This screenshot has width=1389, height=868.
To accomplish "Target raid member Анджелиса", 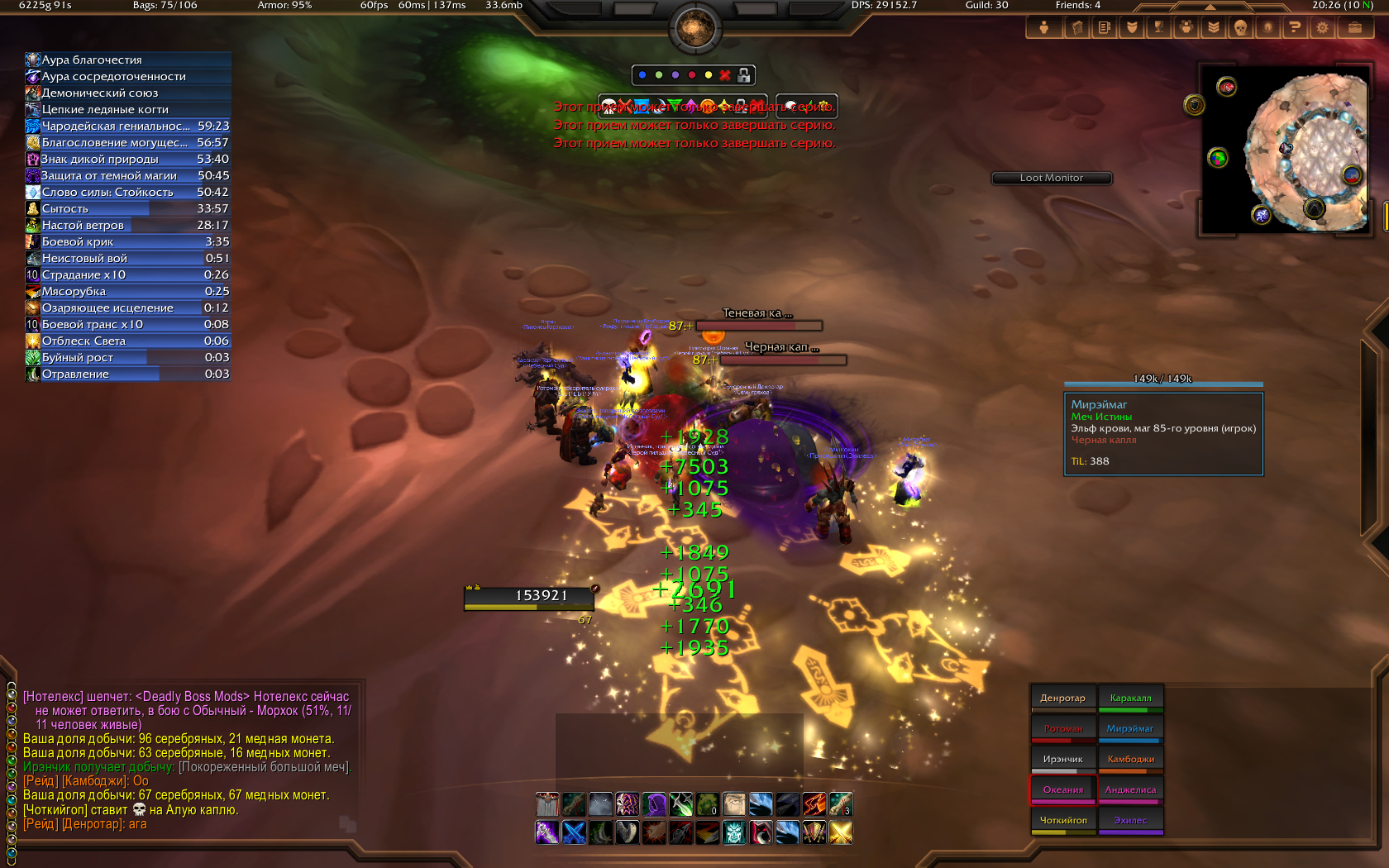I will point(1130,790).
